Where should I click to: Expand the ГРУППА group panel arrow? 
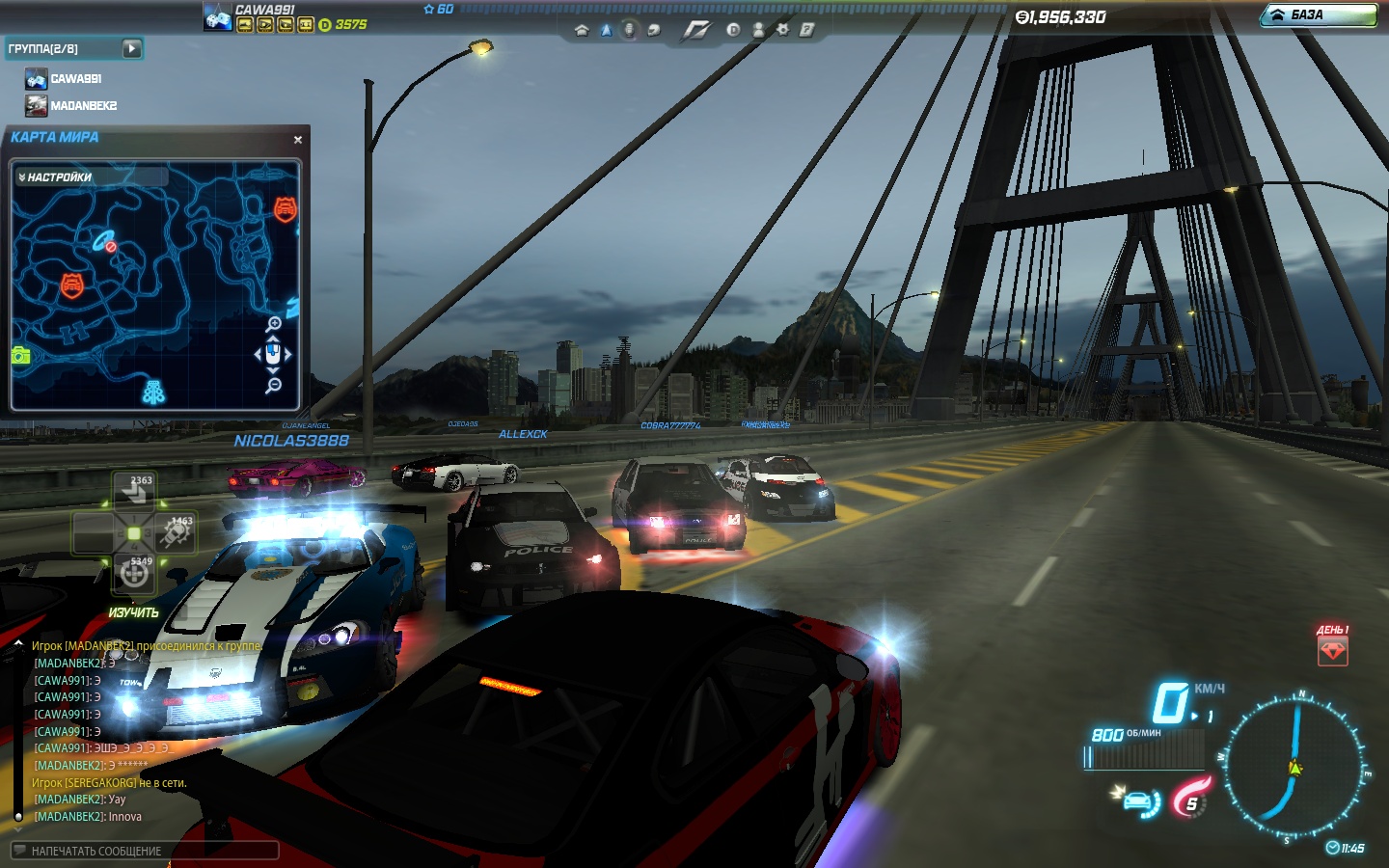pos(132,48)
